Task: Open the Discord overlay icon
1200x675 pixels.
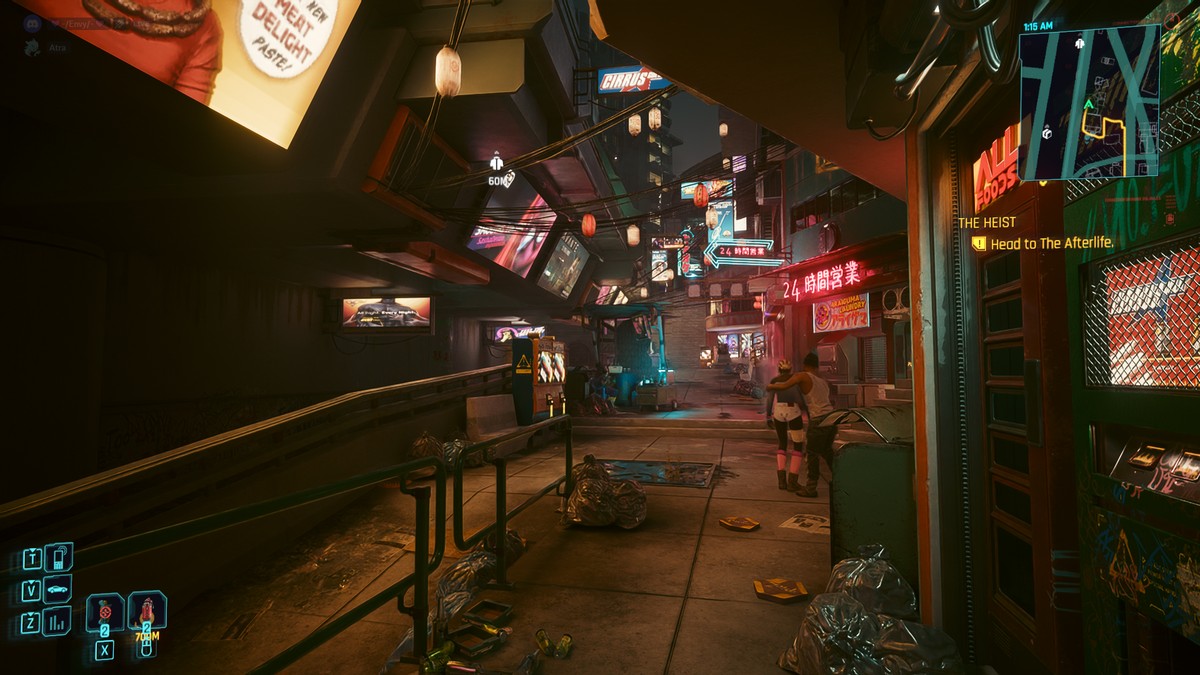Action: [32, 23]
